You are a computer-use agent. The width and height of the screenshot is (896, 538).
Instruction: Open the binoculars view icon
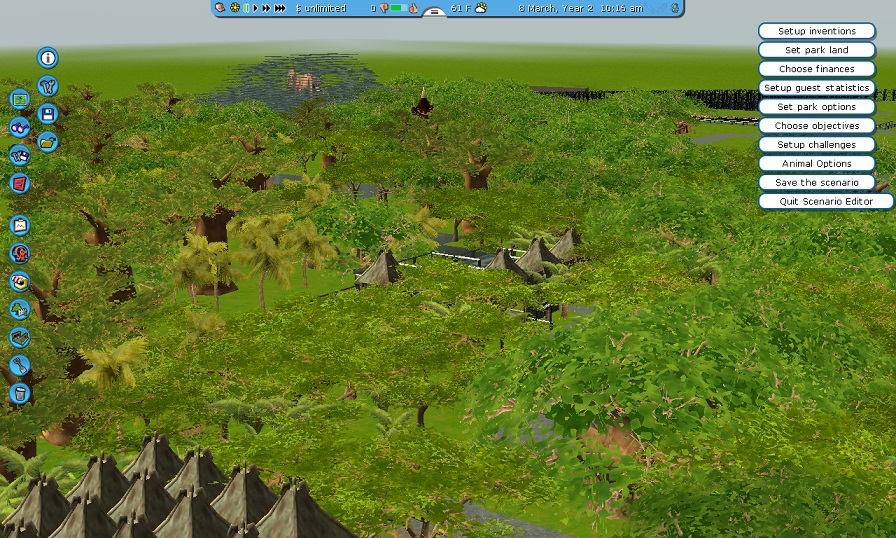pyautogui.click(x=20, y=127)
